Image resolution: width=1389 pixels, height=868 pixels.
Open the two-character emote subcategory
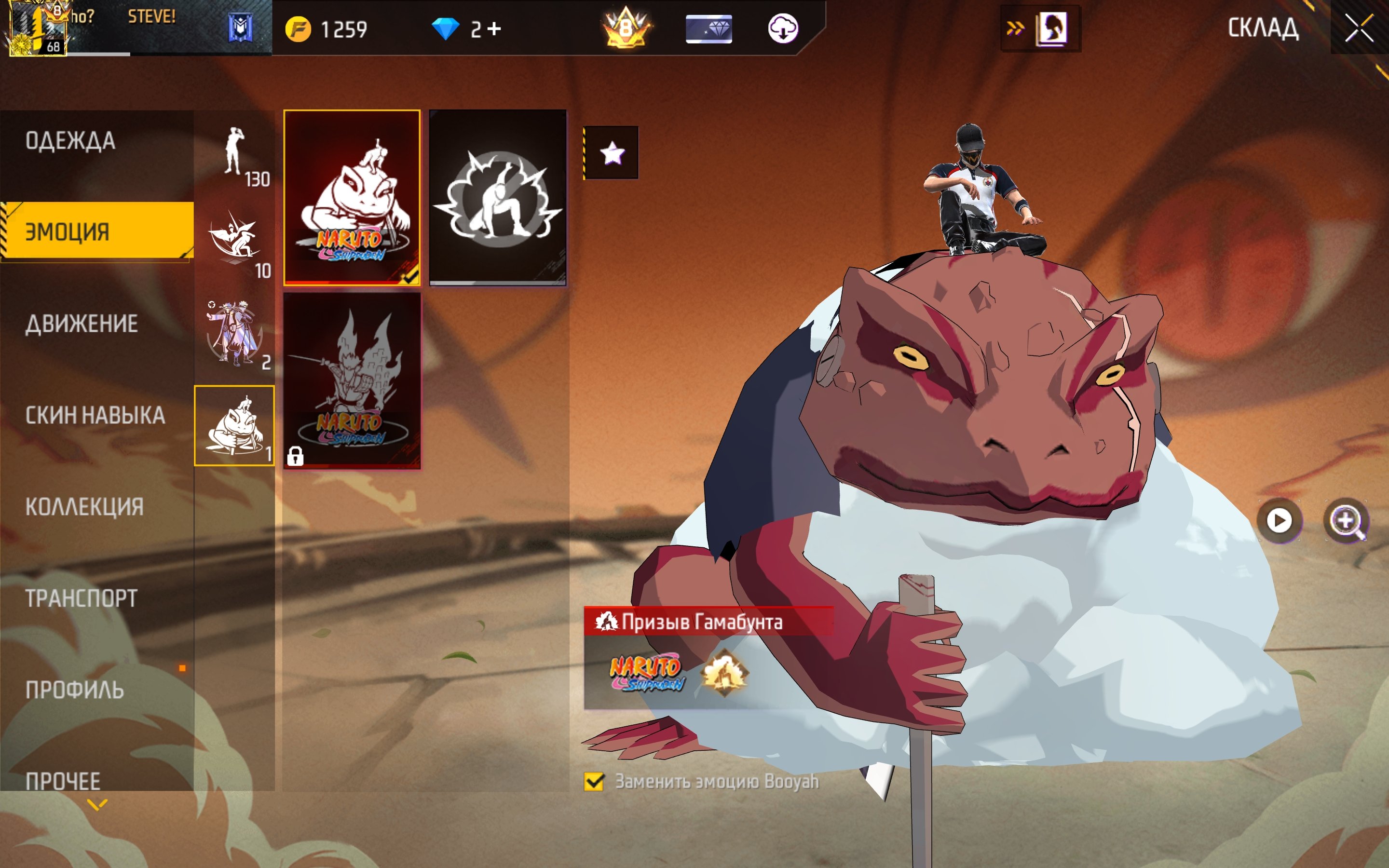[x=234, y=336]
